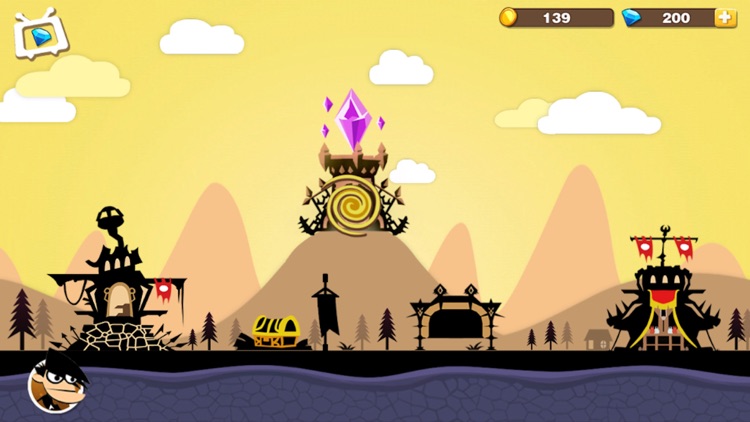Image resolution: width=750 pixels, height=422 pixels.
Task: Open the golden treasure chest
Action: pyautogui.click(x=275, y=331)
